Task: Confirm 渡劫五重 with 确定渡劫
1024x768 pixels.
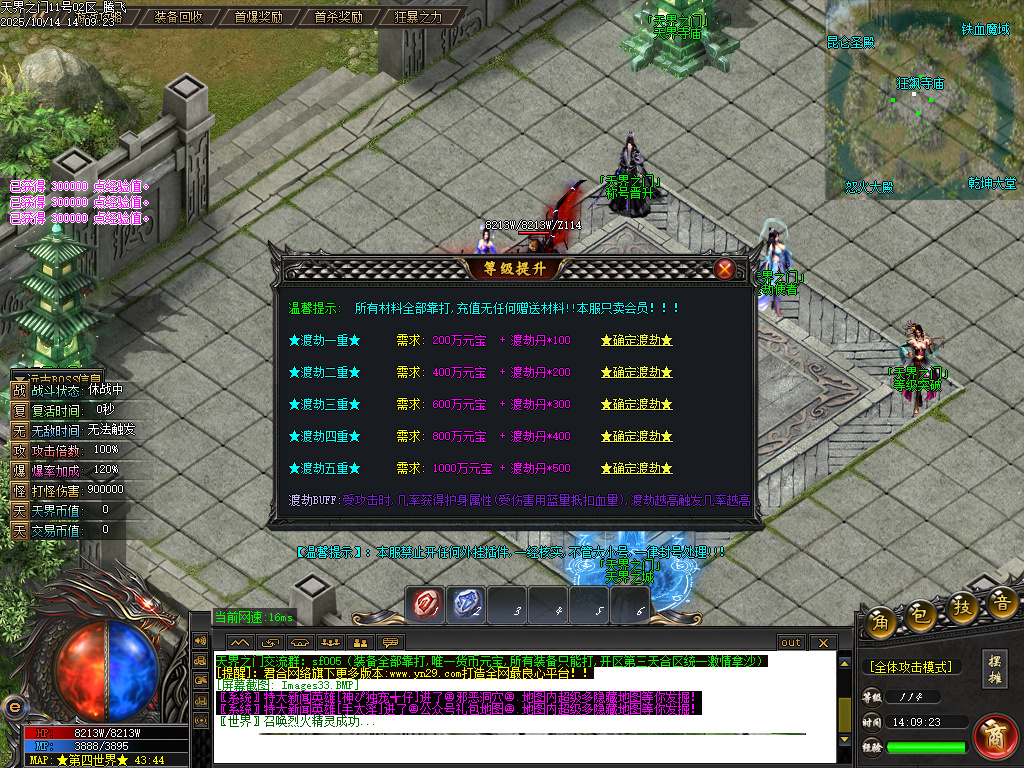Action: point(636,469)
